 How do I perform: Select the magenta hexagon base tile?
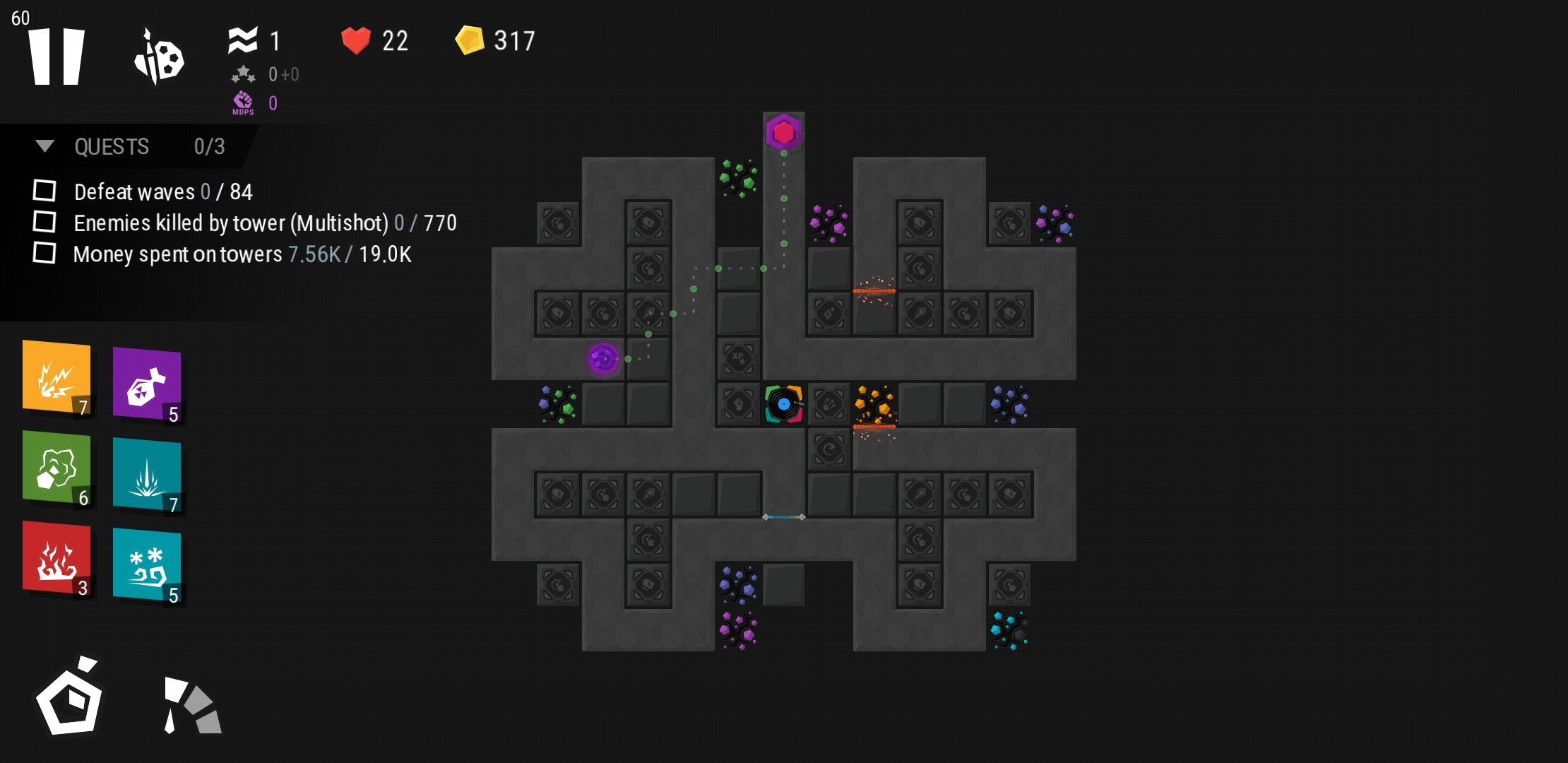click(x=783, y=132)
